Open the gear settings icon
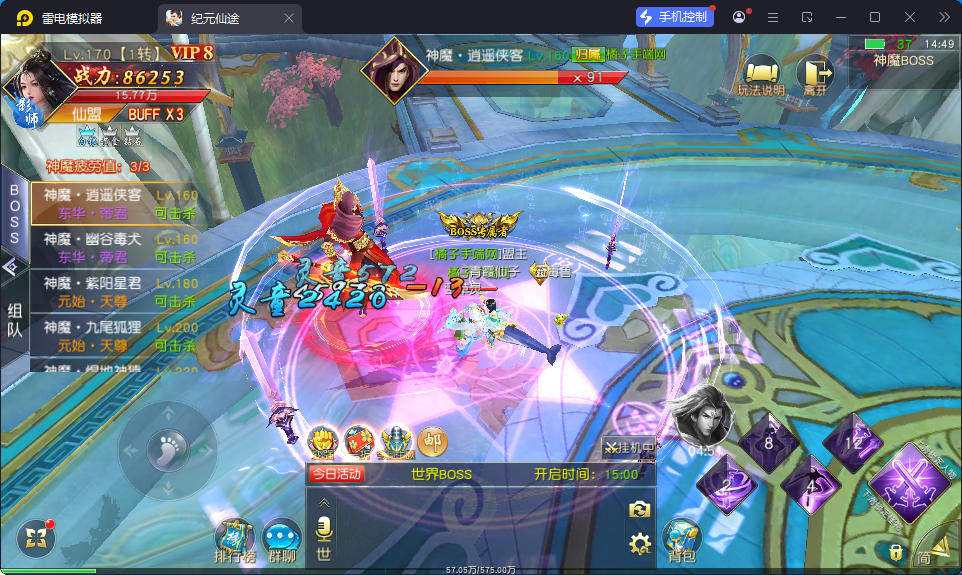This screenshot has width=962, height=575. click(x=639, y=544)
